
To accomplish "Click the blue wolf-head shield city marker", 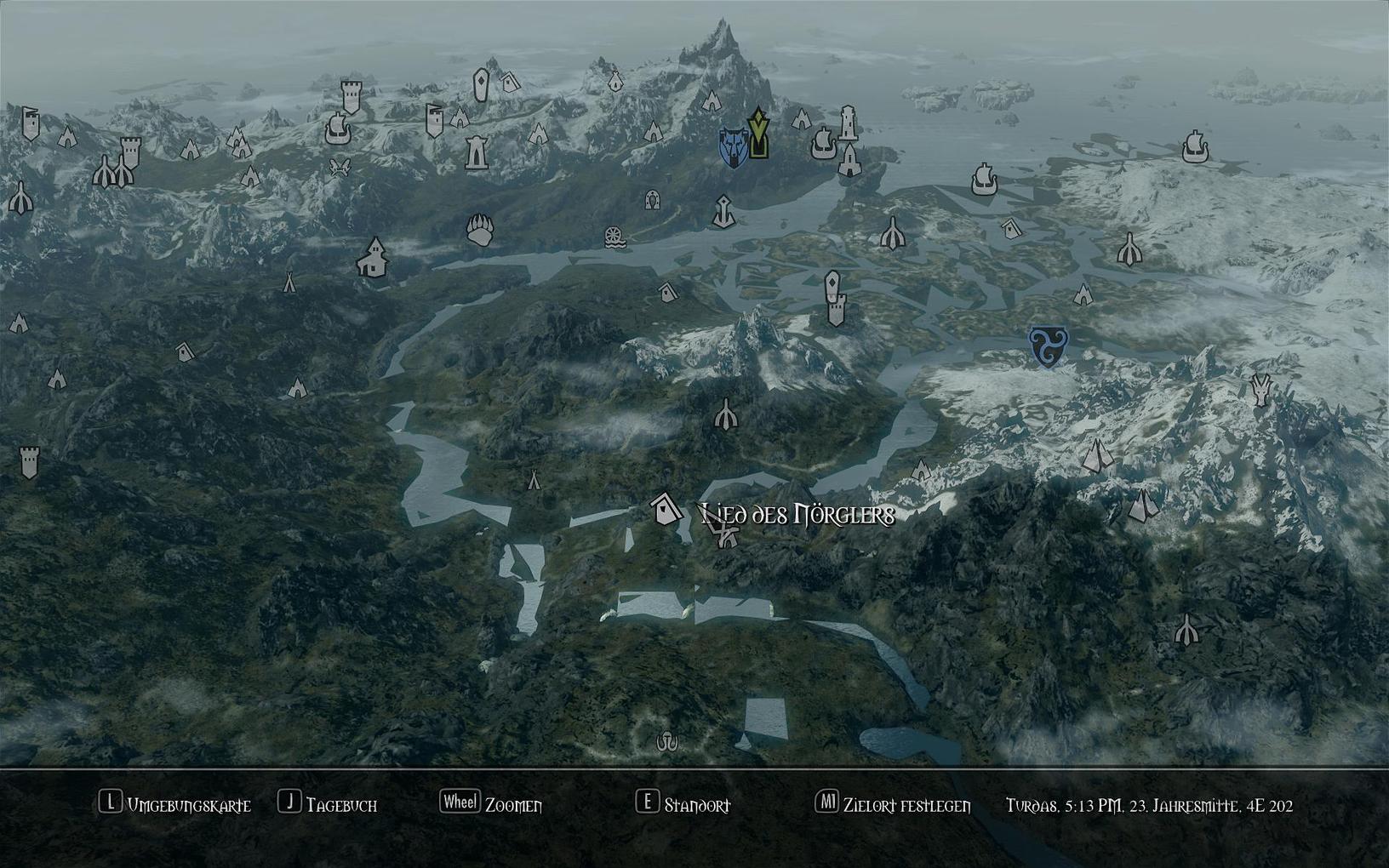I will (x=732, y=147).
